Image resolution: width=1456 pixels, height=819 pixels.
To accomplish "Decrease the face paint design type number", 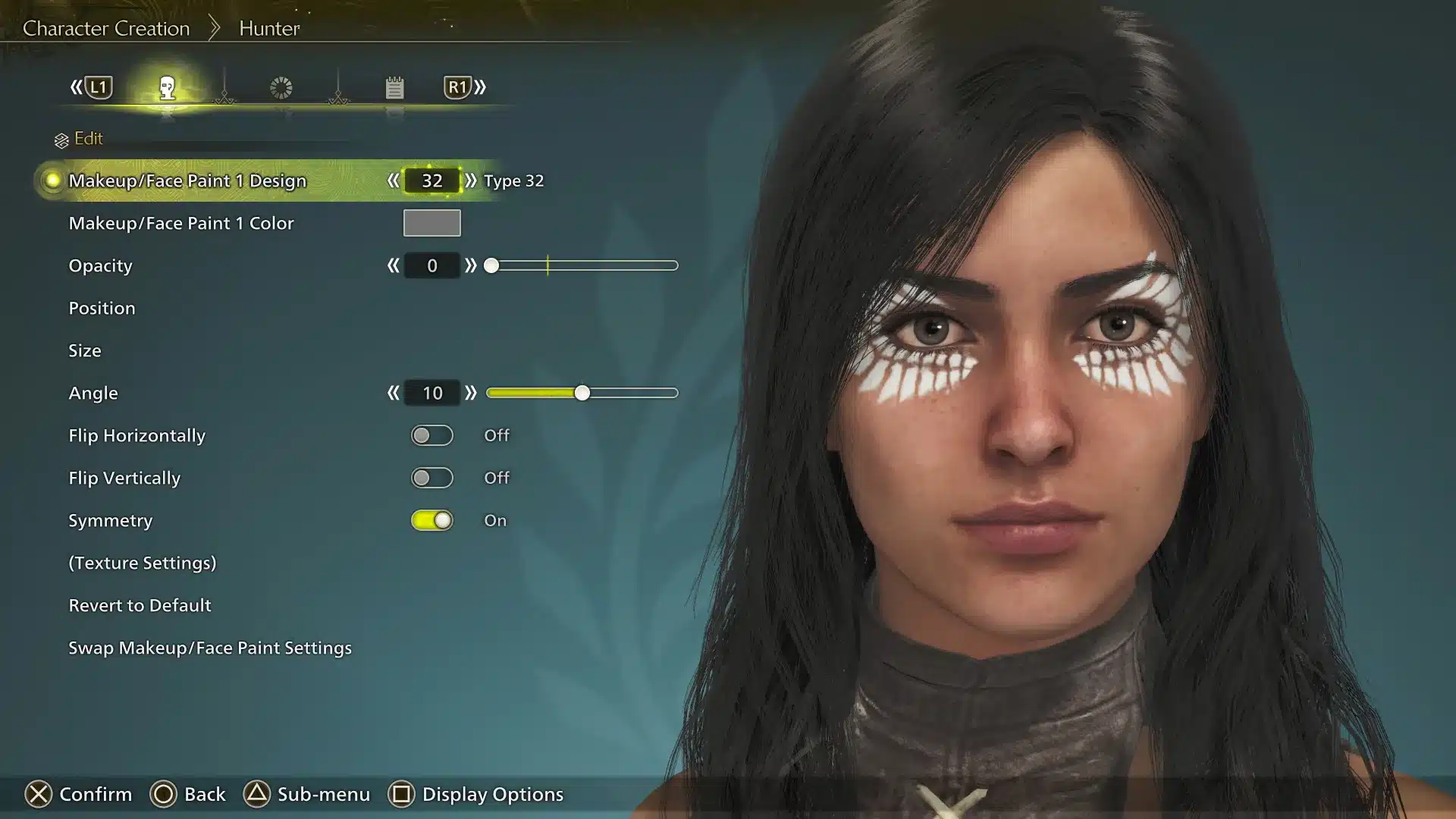I will (x=393, y=180).
